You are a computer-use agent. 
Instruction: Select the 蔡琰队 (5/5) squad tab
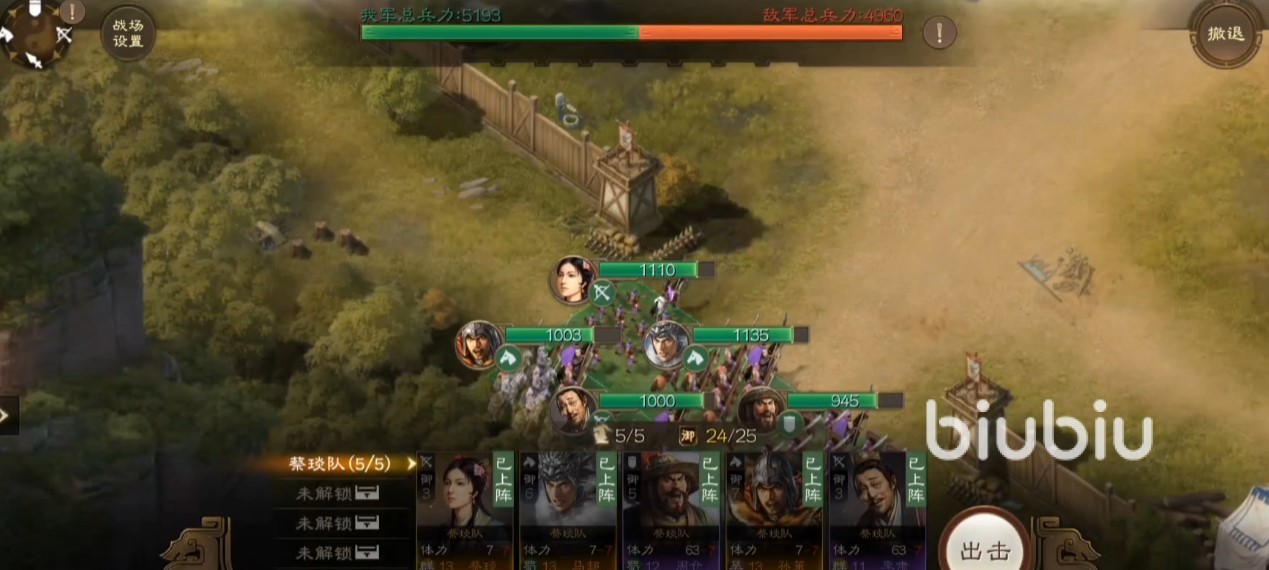coord(340,464)
